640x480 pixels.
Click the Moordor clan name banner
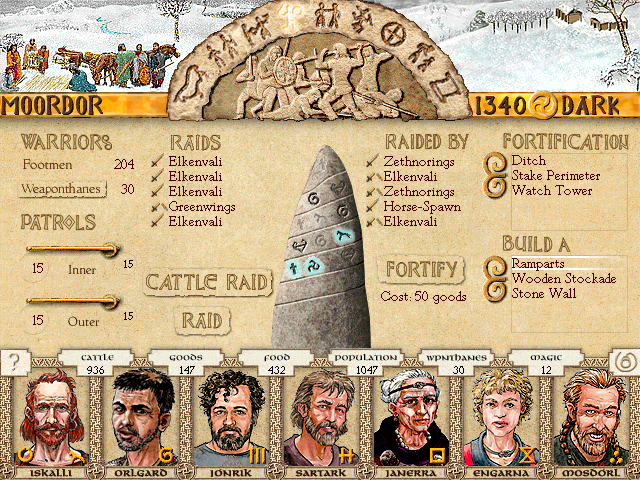(50, 106)
